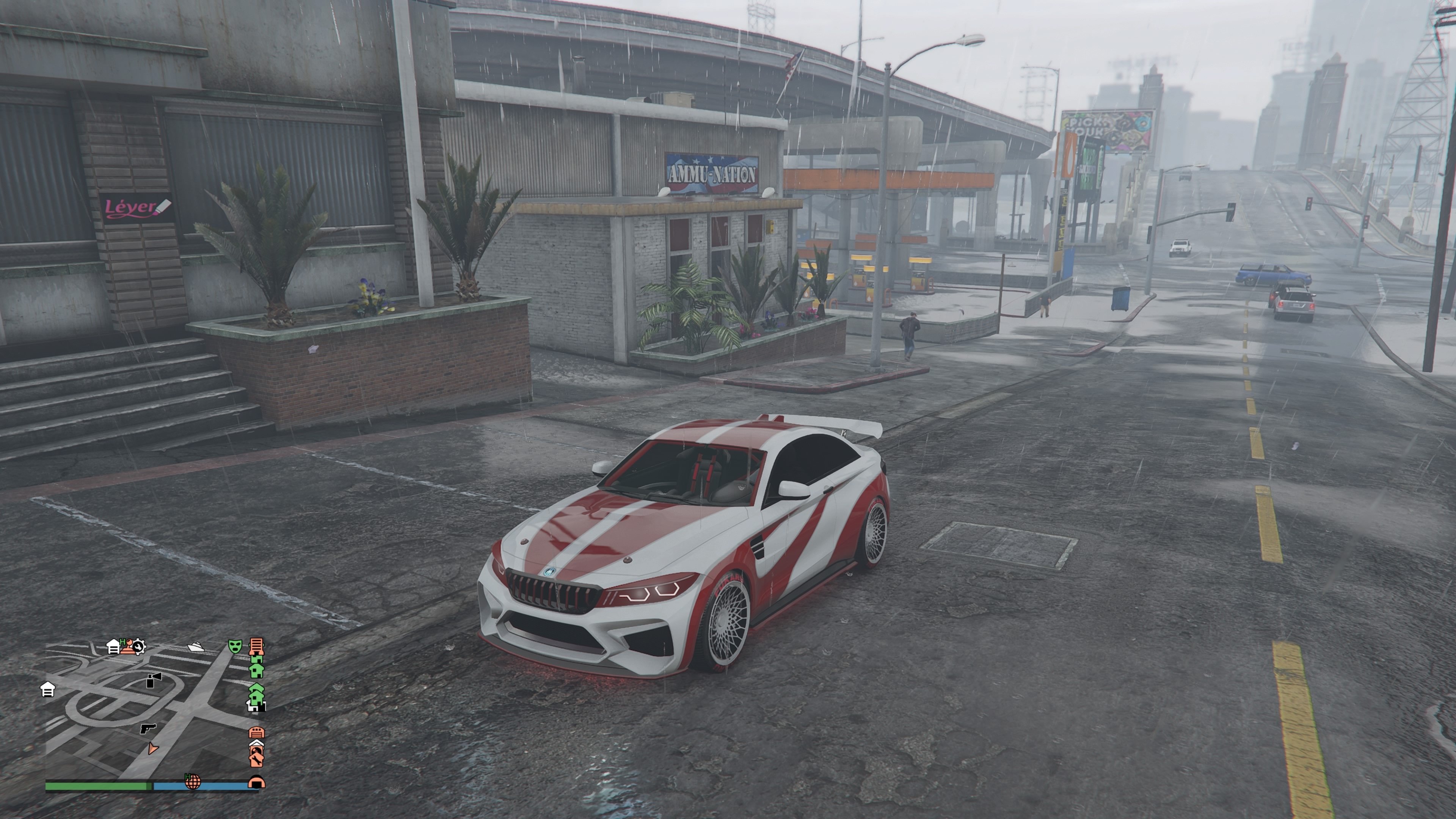Select the Ammu-Nation pistol blip on minimap
1456x819 pixels.
click(147, 728)
